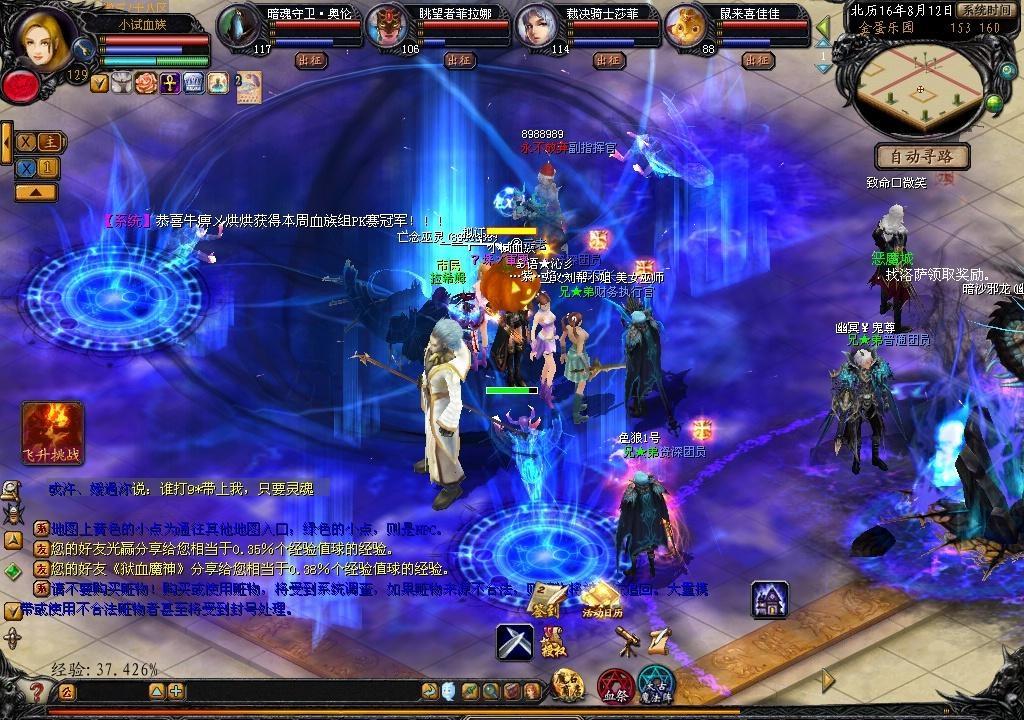Click the ankh buff icon

click(x=170, y=83)
